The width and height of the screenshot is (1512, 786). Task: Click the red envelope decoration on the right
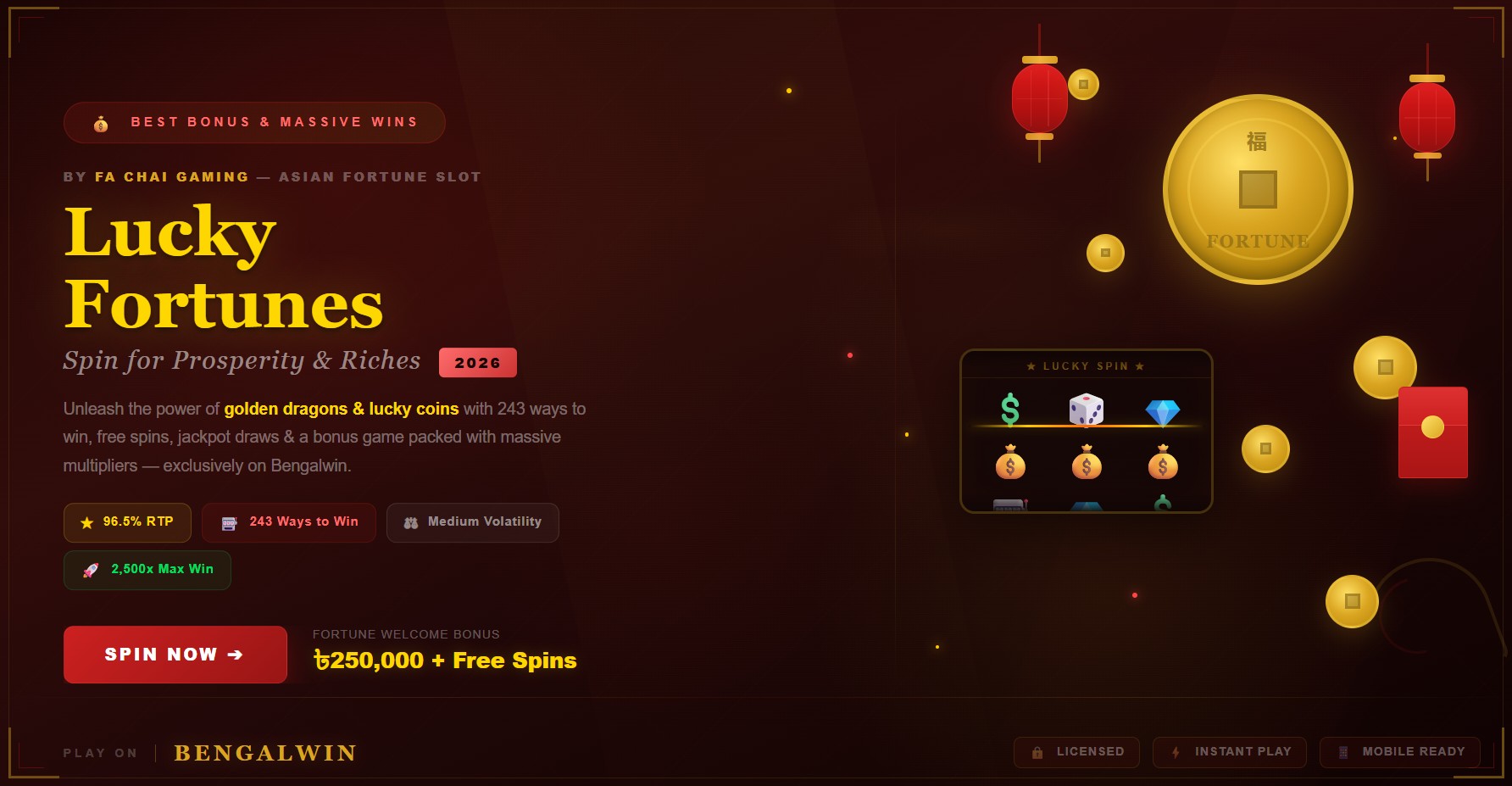[1434, 433]
